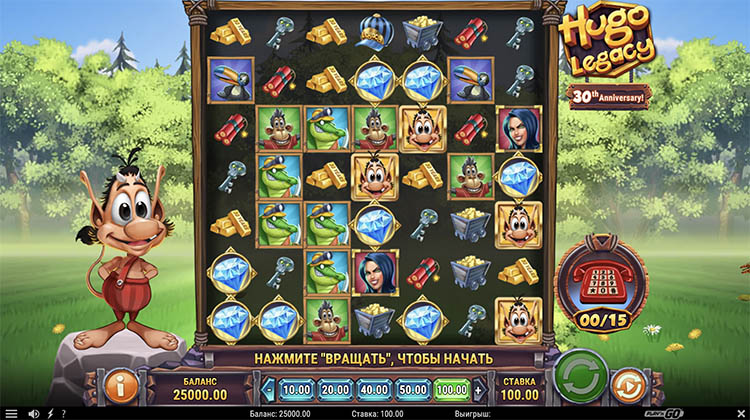Set the bet to 40.00

click(375, 389)
